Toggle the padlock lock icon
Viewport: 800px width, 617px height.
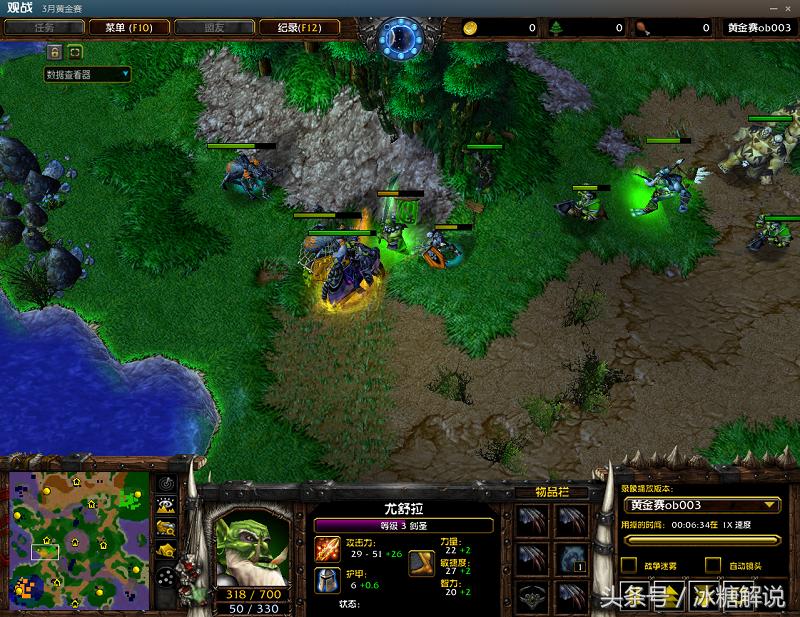click(x=54, y=51)
